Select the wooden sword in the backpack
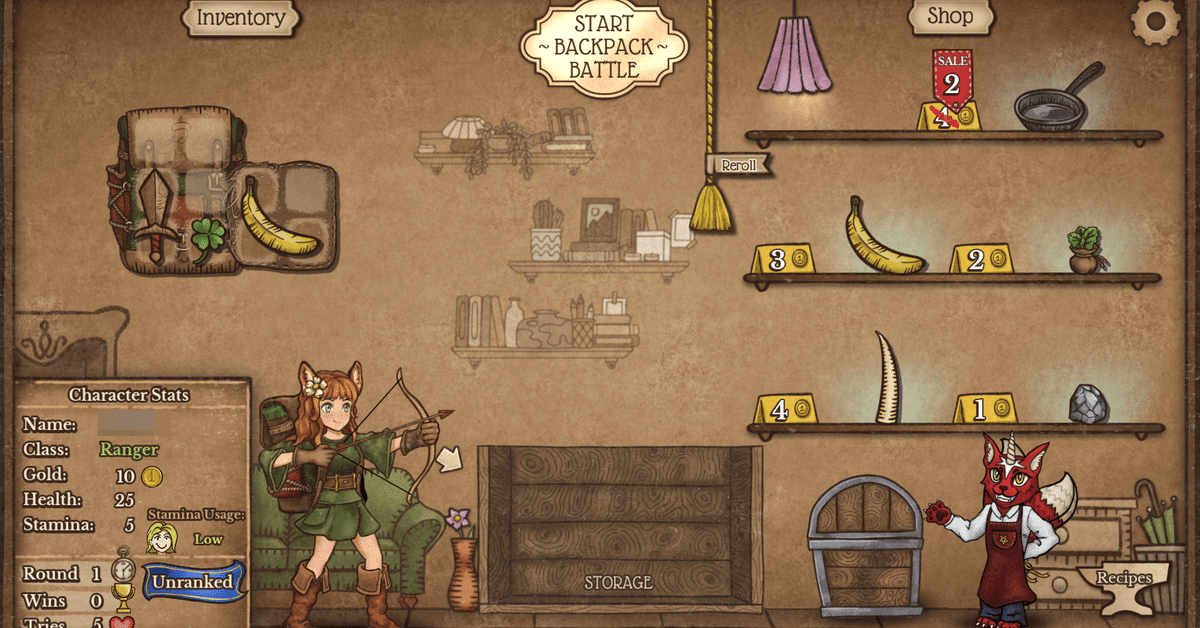This screenshot has width=1200, height=628. [x=156, y=216]
